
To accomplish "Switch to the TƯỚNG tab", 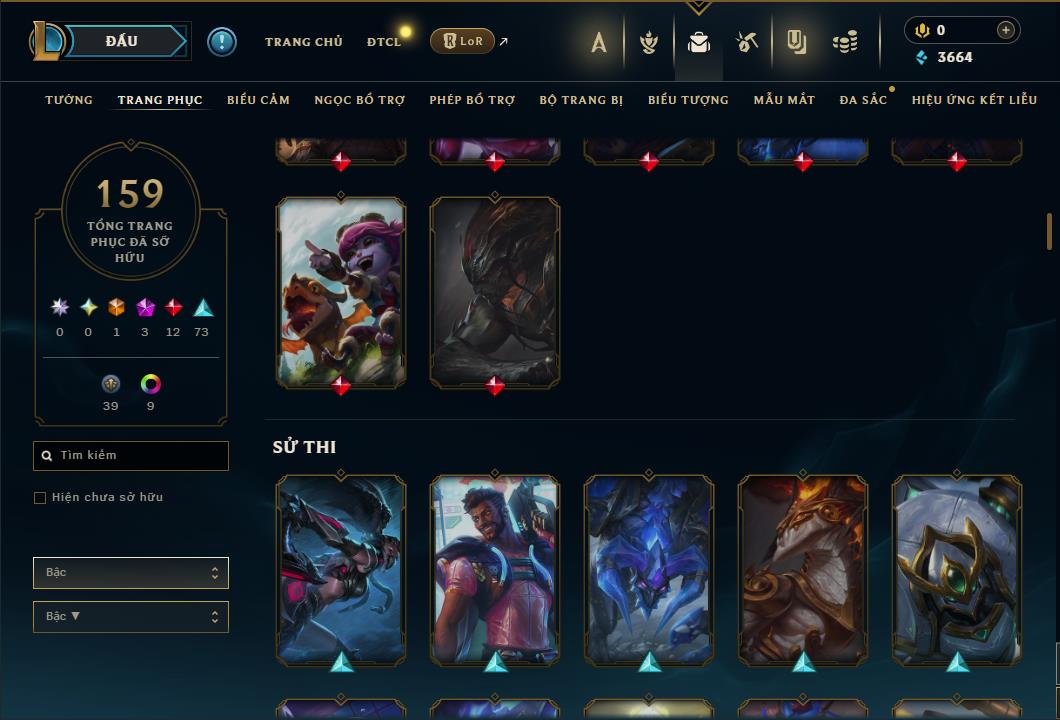I will tap(69, 100).
